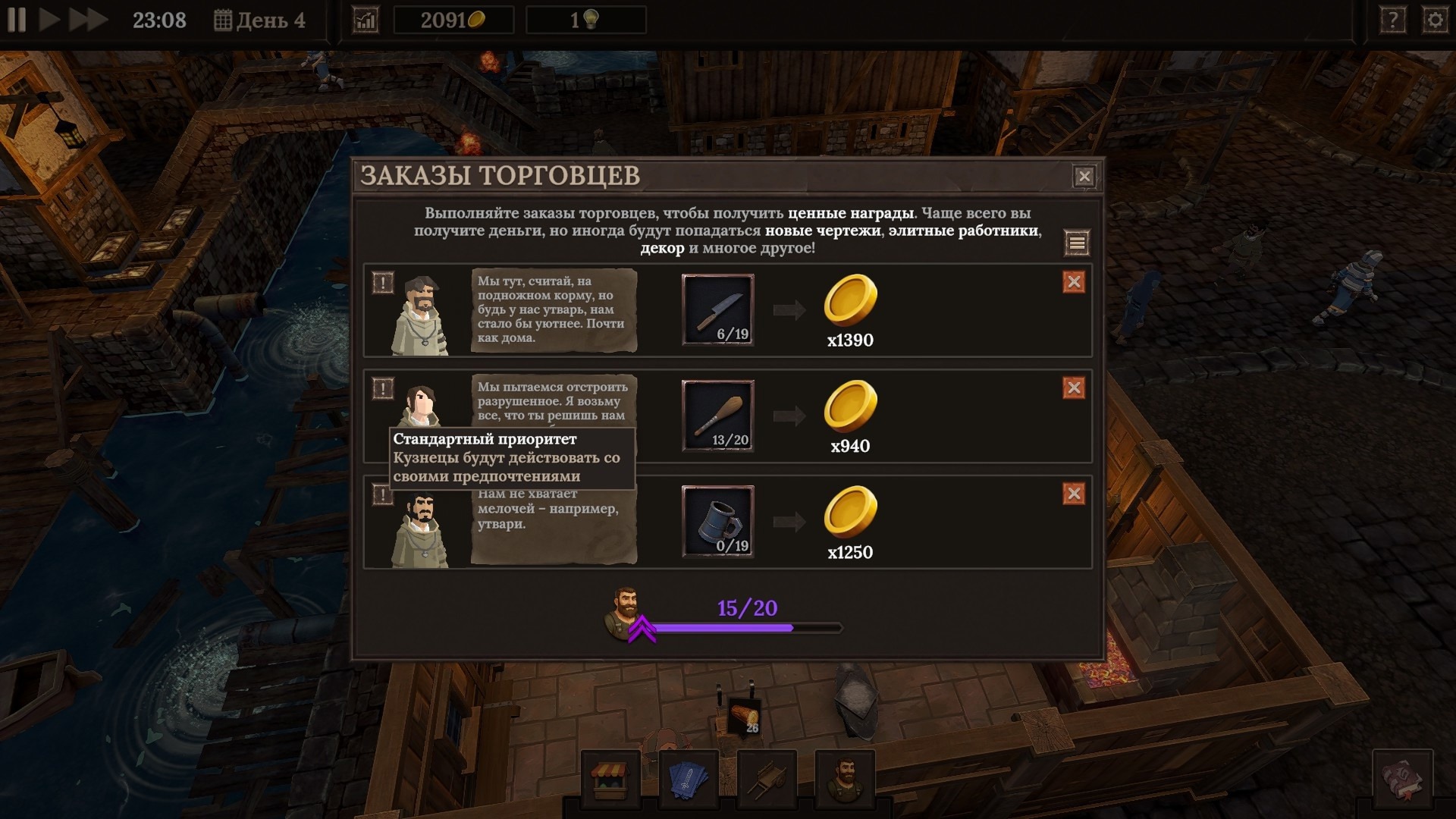Select the knife item slot
Viewport: 1456px width, 819px height.
(x=717, y=309)
